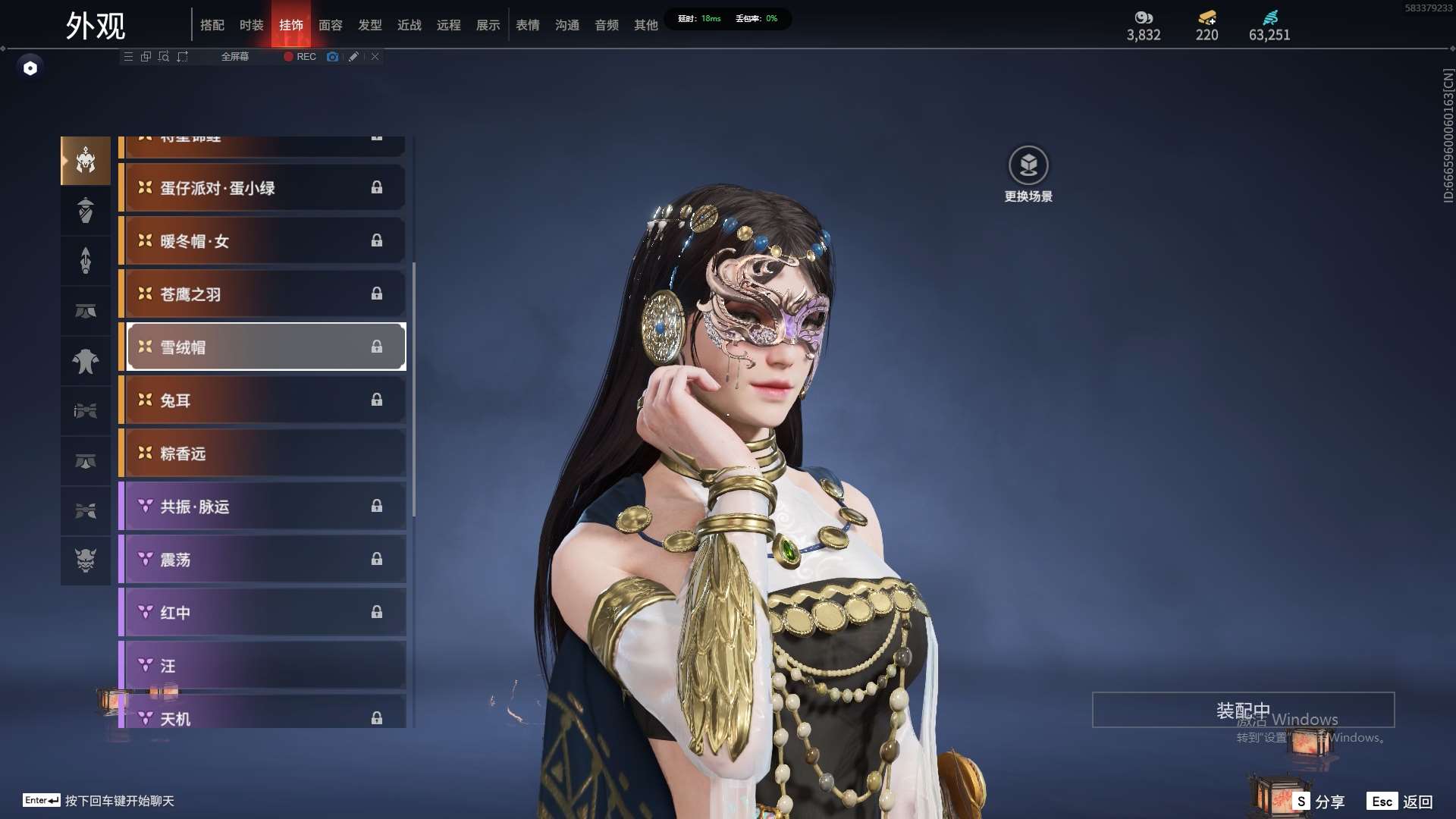
Task: Click 返回 to go back
Action: (x=1401, y=802)
